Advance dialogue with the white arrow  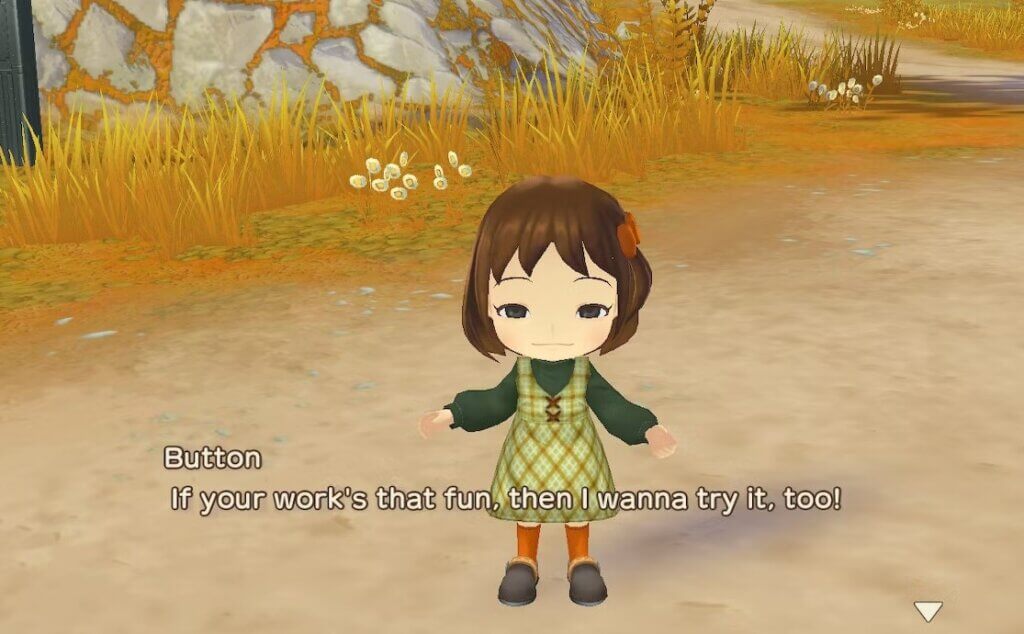(929, 610)
